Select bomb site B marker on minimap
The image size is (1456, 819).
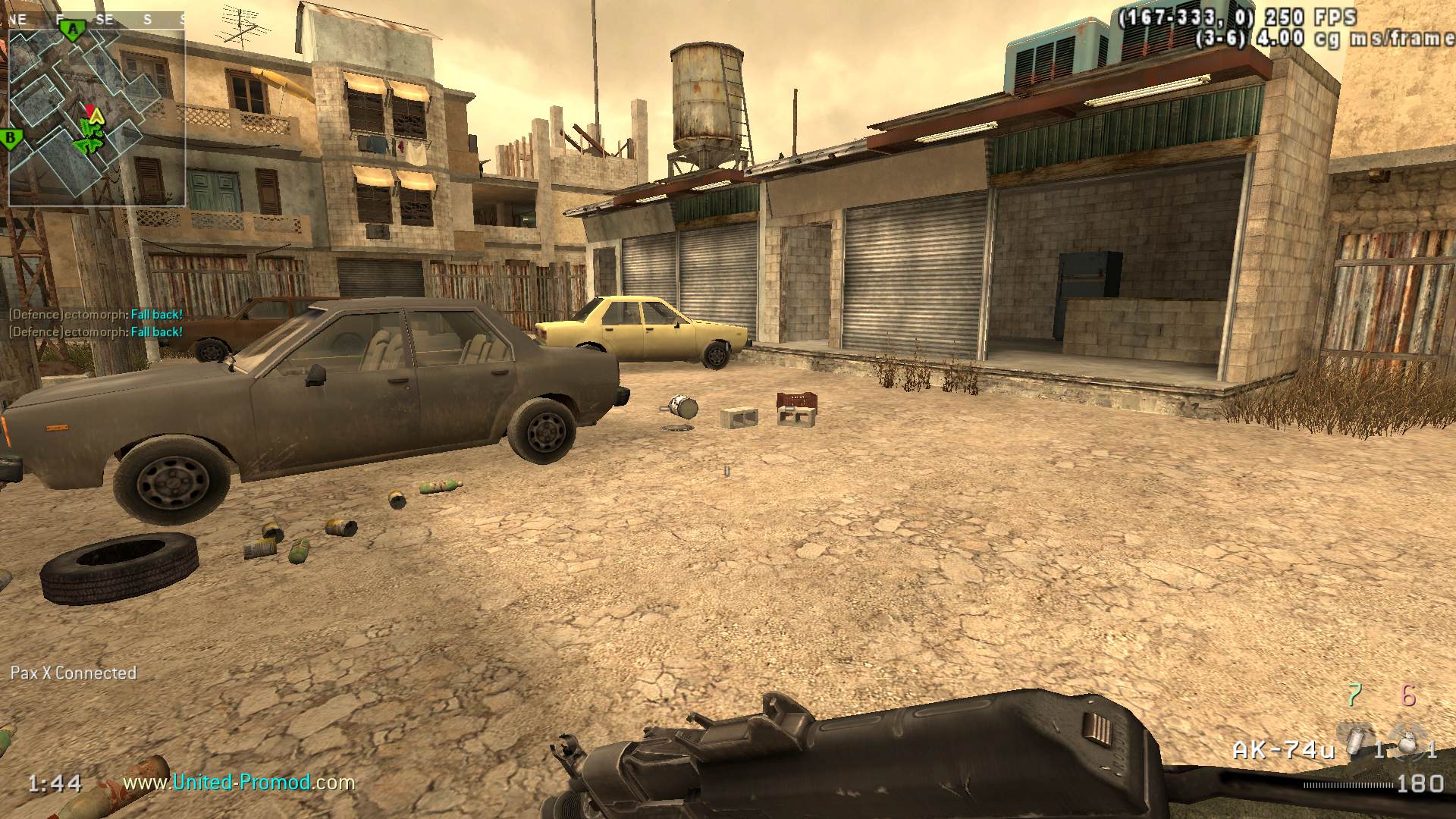point(11,139)
